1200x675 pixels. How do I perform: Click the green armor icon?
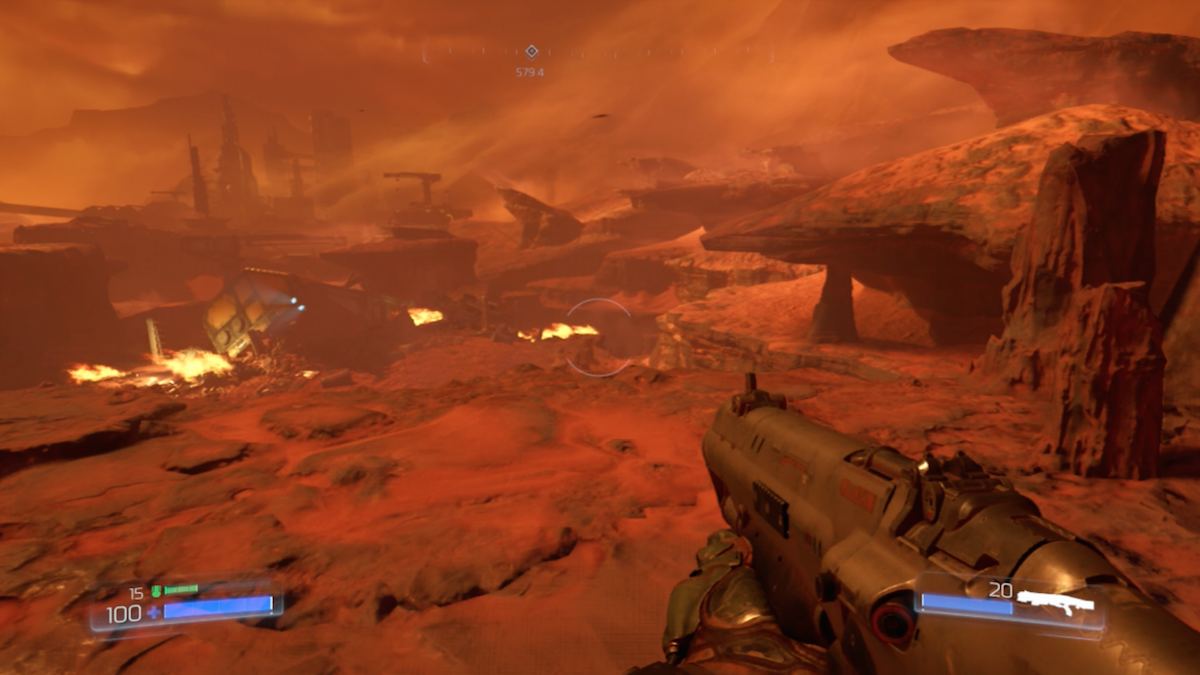(156, 591)
